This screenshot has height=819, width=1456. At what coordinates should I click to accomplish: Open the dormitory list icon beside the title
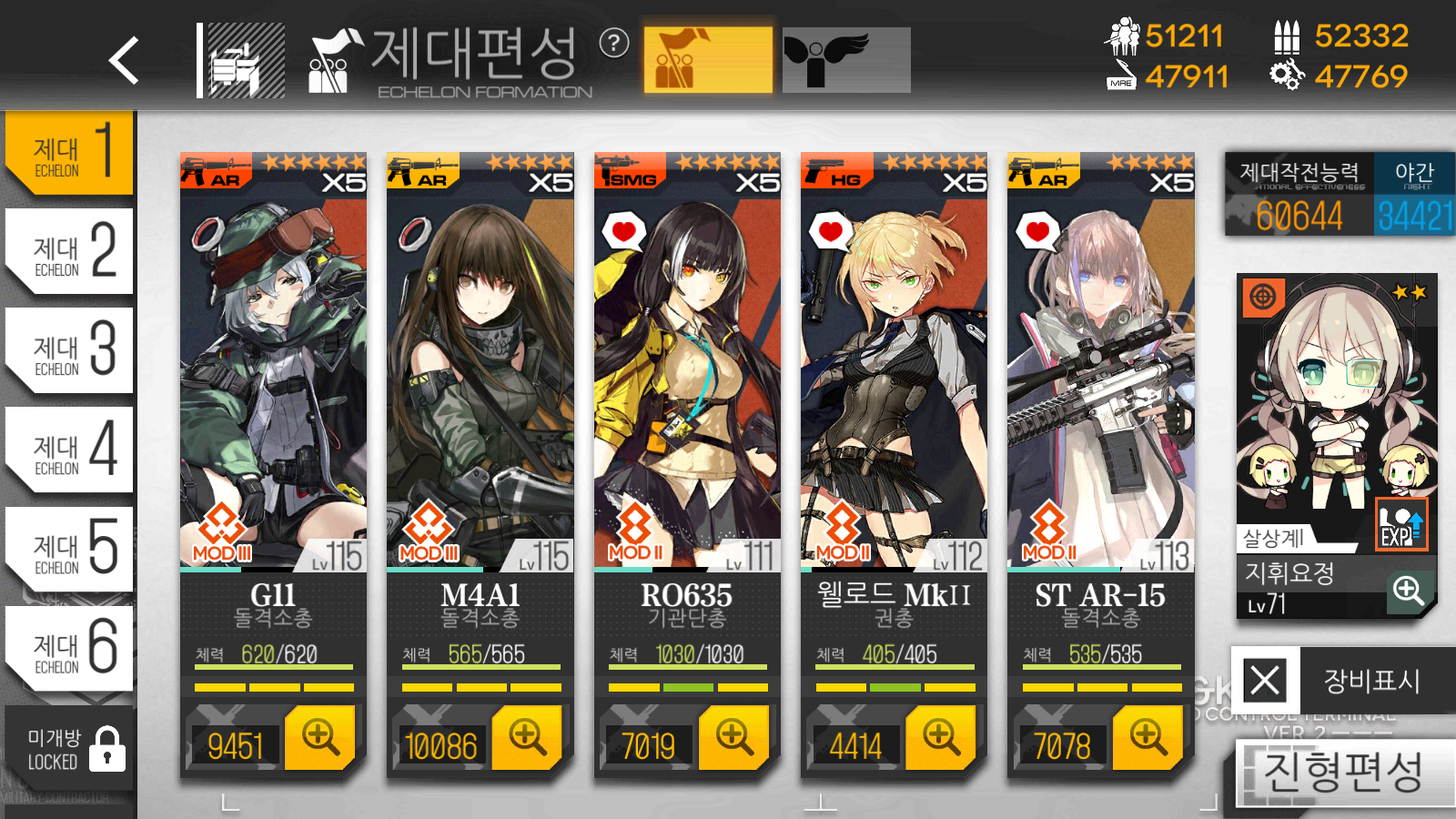coord(242,61)
